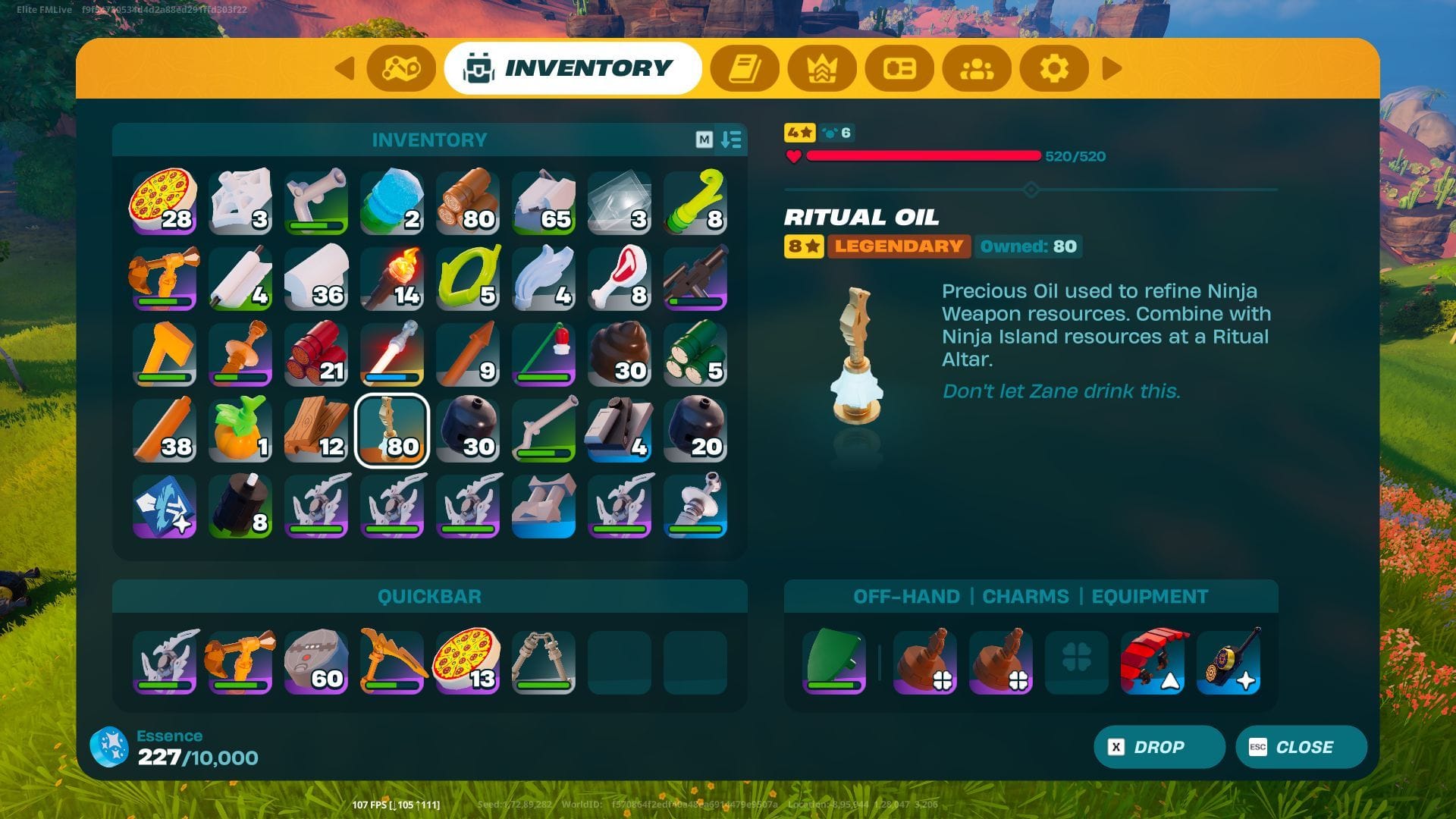Open the player card icon in top navigation
1456x819 pixels.
899,68
